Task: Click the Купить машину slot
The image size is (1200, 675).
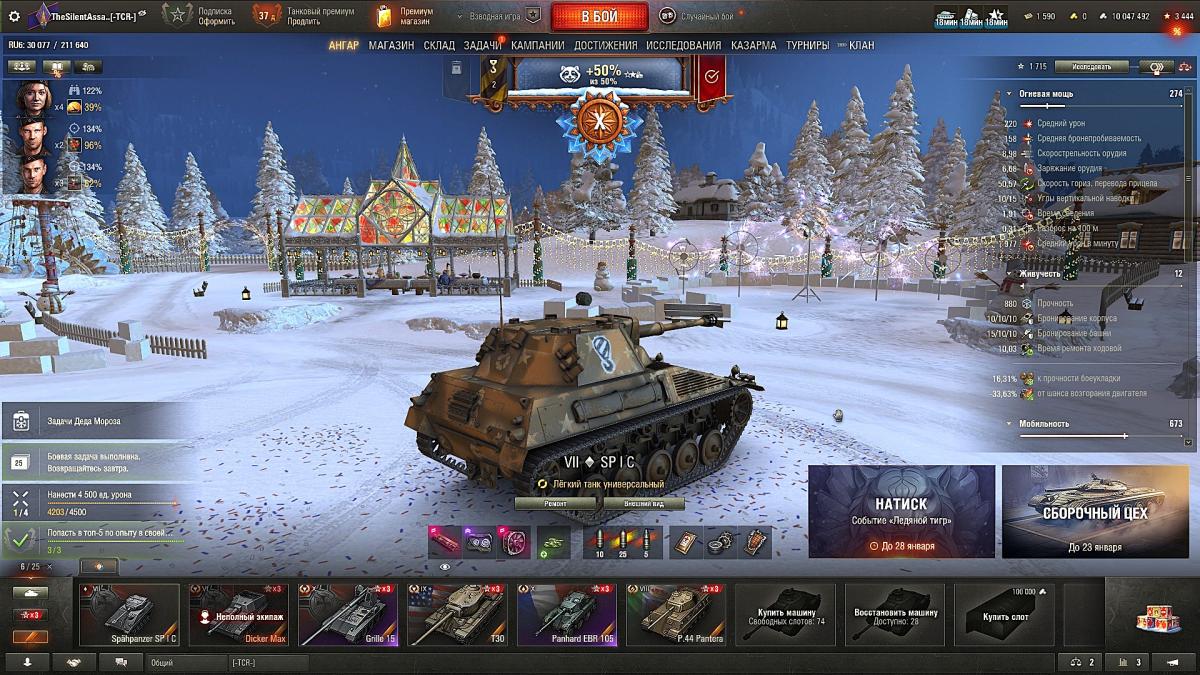Action: tap(785, 616)
